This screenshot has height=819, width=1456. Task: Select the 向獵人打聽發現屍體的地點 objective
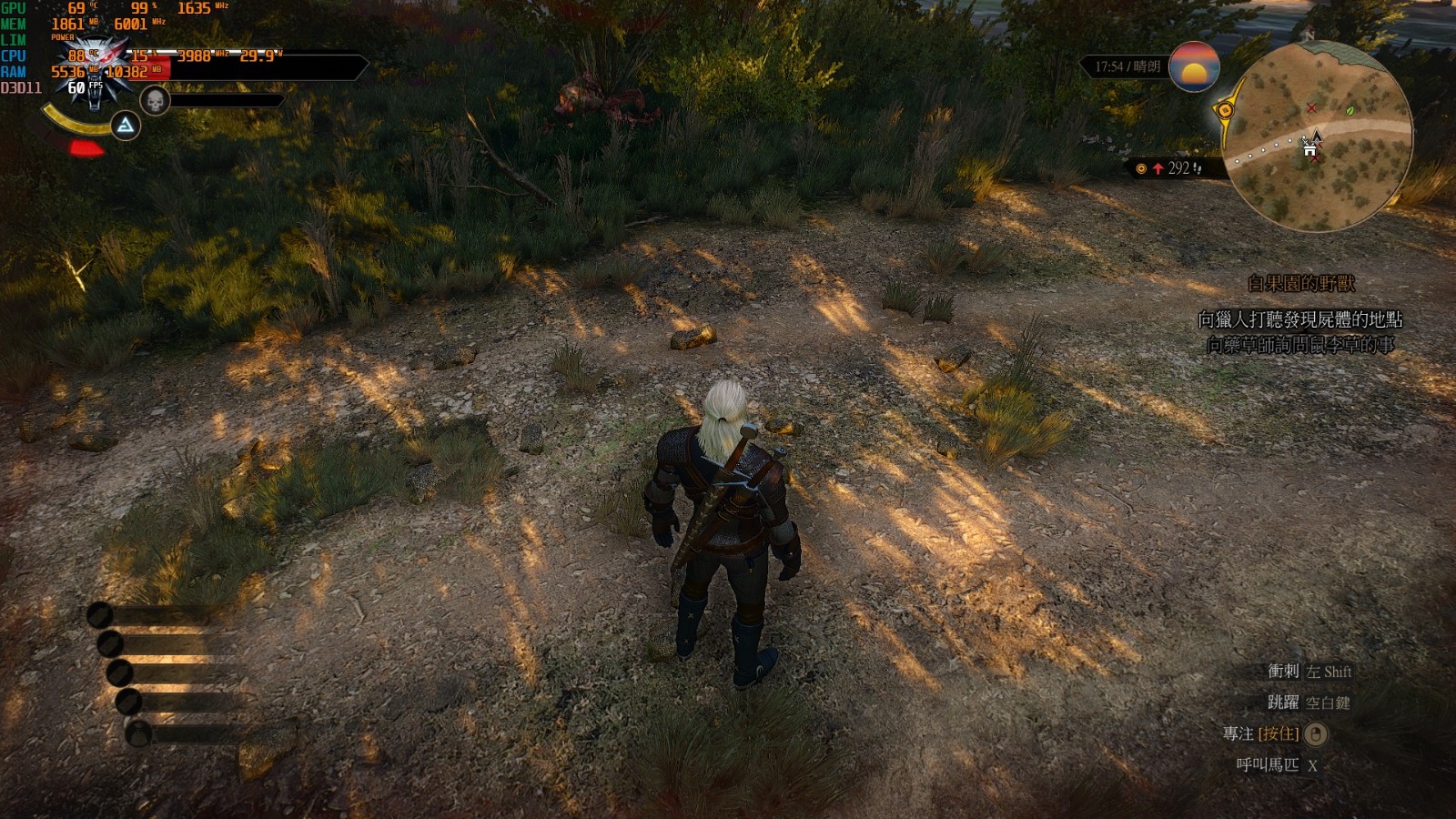pyautogui.click(x=1299, y=319)
